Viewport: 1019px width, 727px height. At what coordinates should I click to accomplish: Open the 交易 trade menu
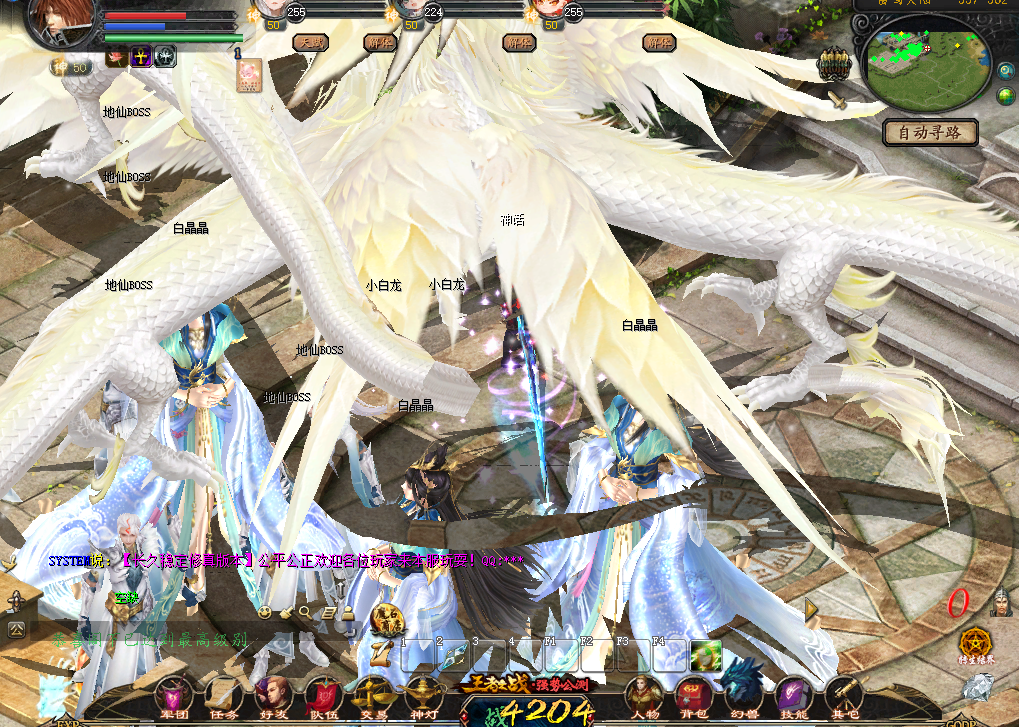coord(373,696)
